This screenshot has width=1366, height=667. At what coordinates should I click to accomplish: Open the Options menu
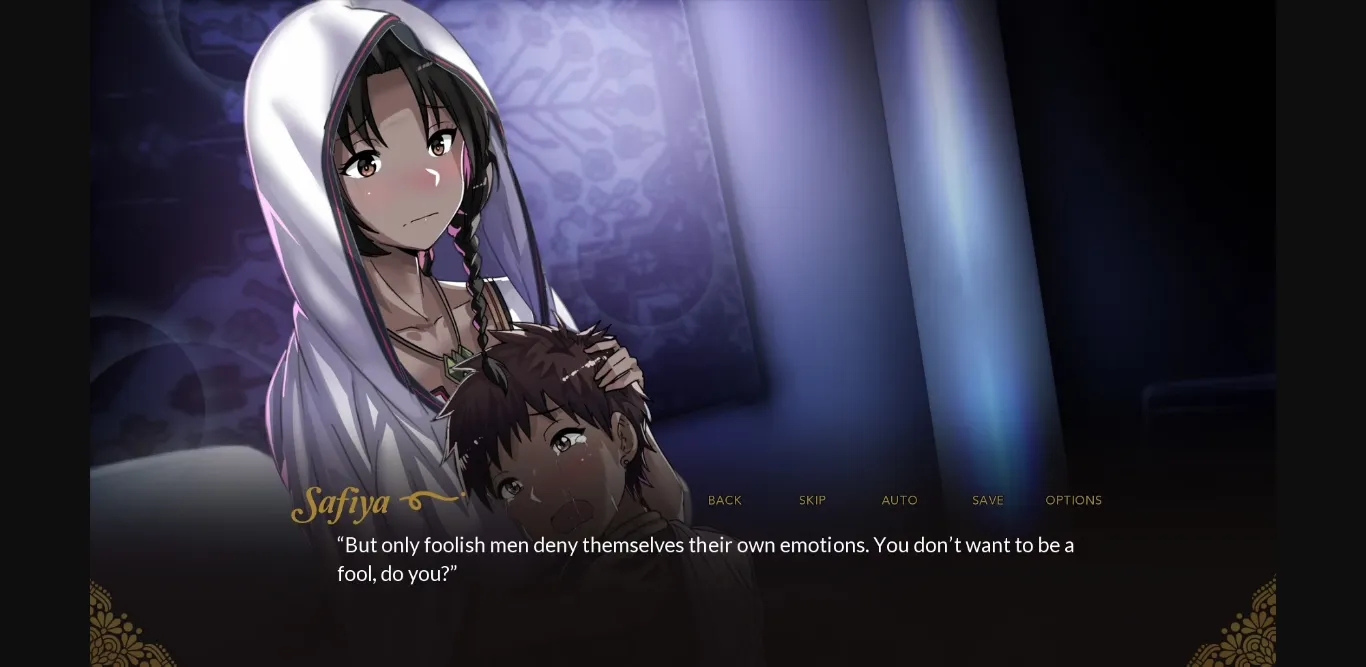[x=1073, y=500]
